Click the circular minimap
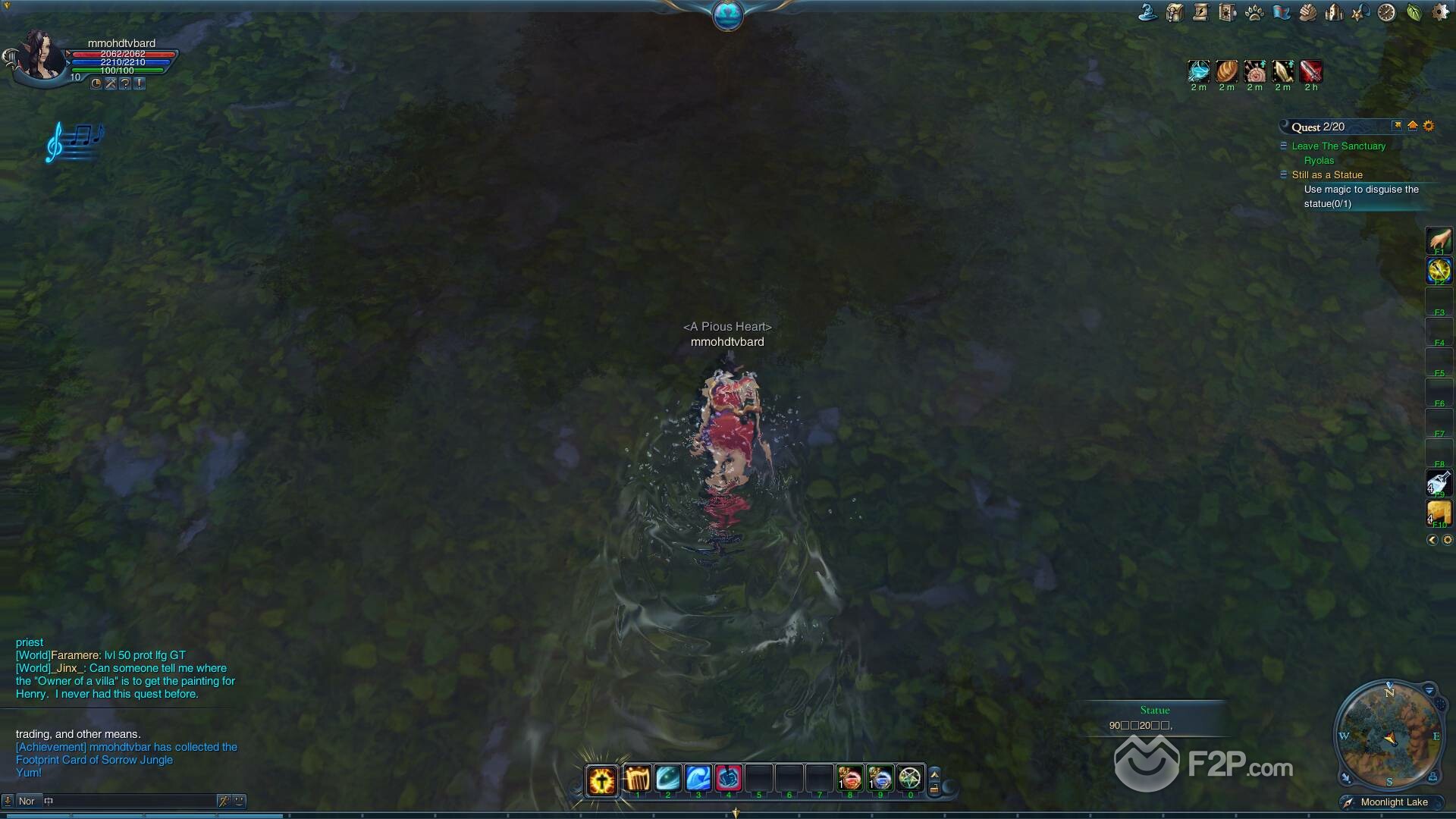Viewport: 1456px width, 819px height. [x=1389, y=737]
